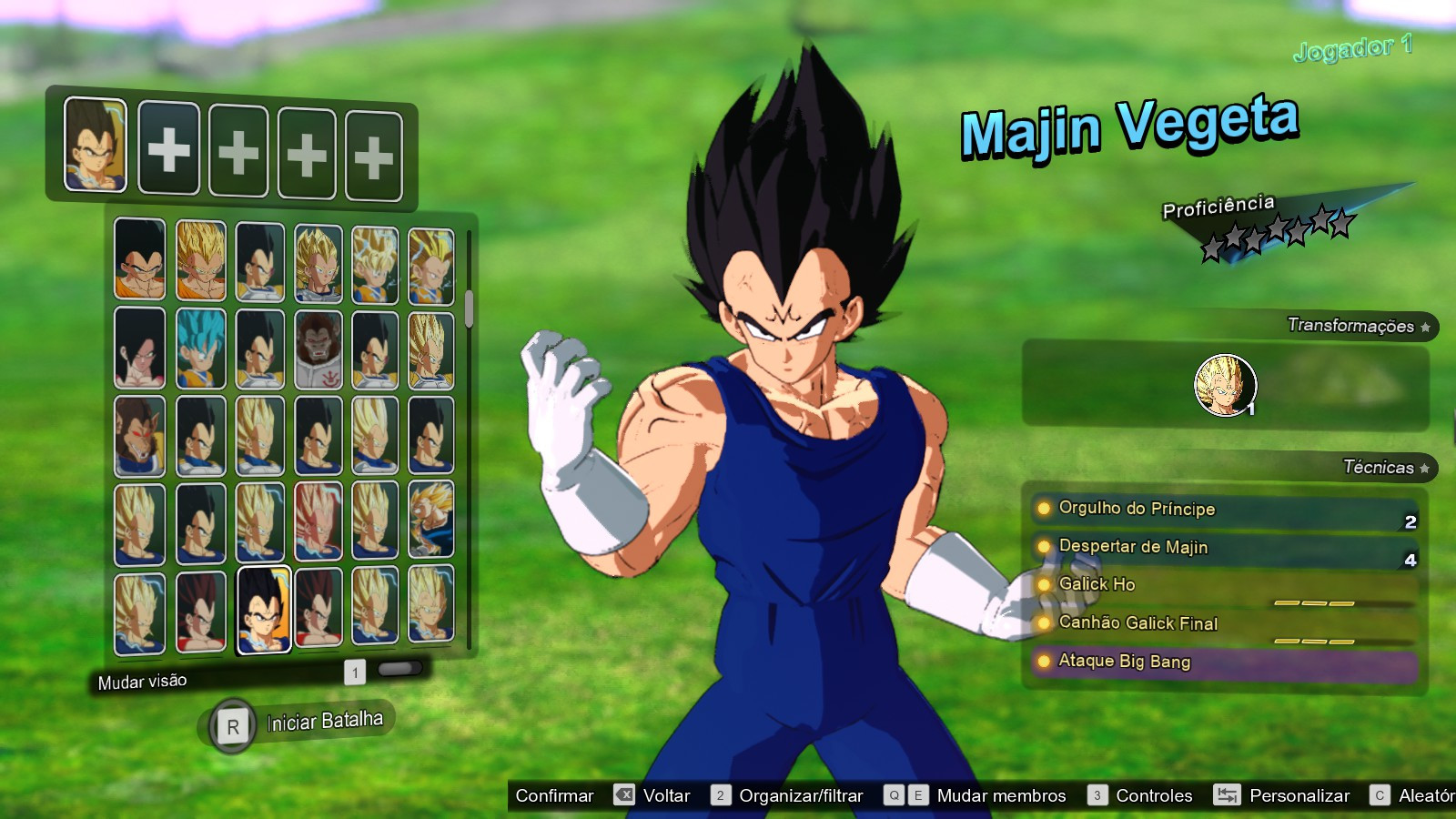Click the 'Despertar de Majin' skill entry
This screenshot has height=819, width=1456.
click(x=1130, y=547)
